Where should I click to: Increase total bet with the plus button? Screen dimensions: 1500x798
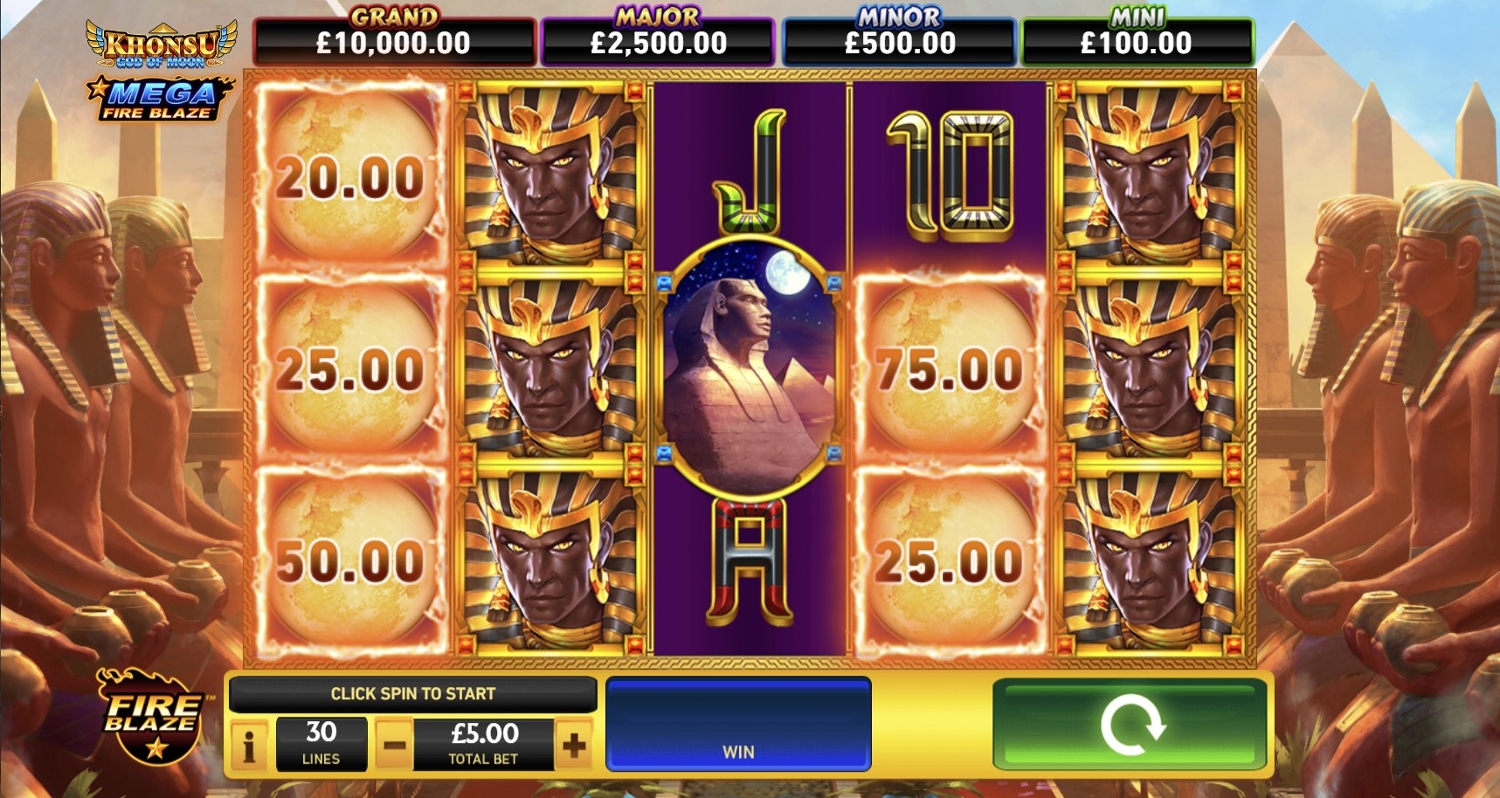(573, 745)
